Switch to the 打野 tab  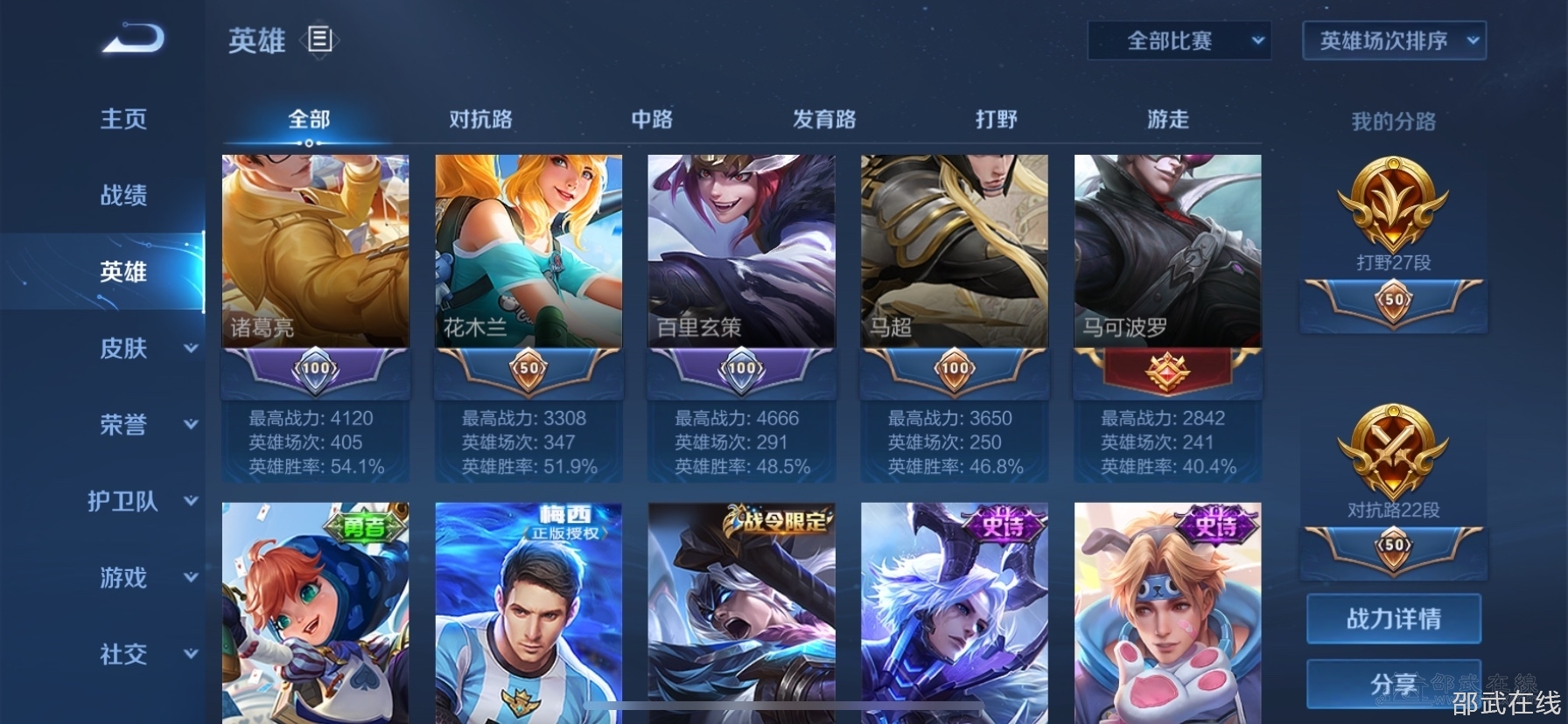pos(997,120)
